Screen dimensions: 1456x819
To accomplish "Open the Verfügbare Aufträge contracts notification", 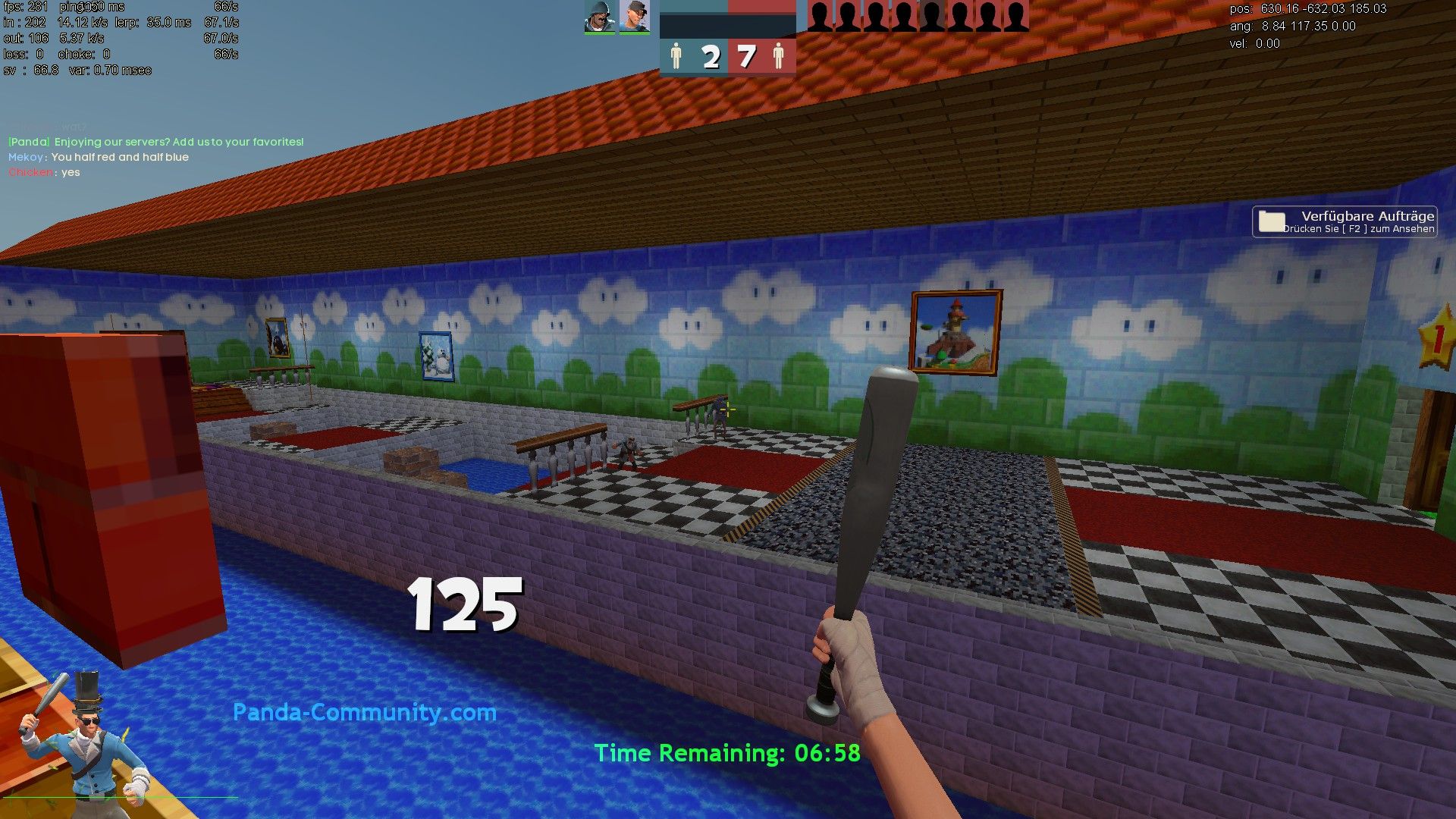I will pyautogui.click(x=1345, y=221).
